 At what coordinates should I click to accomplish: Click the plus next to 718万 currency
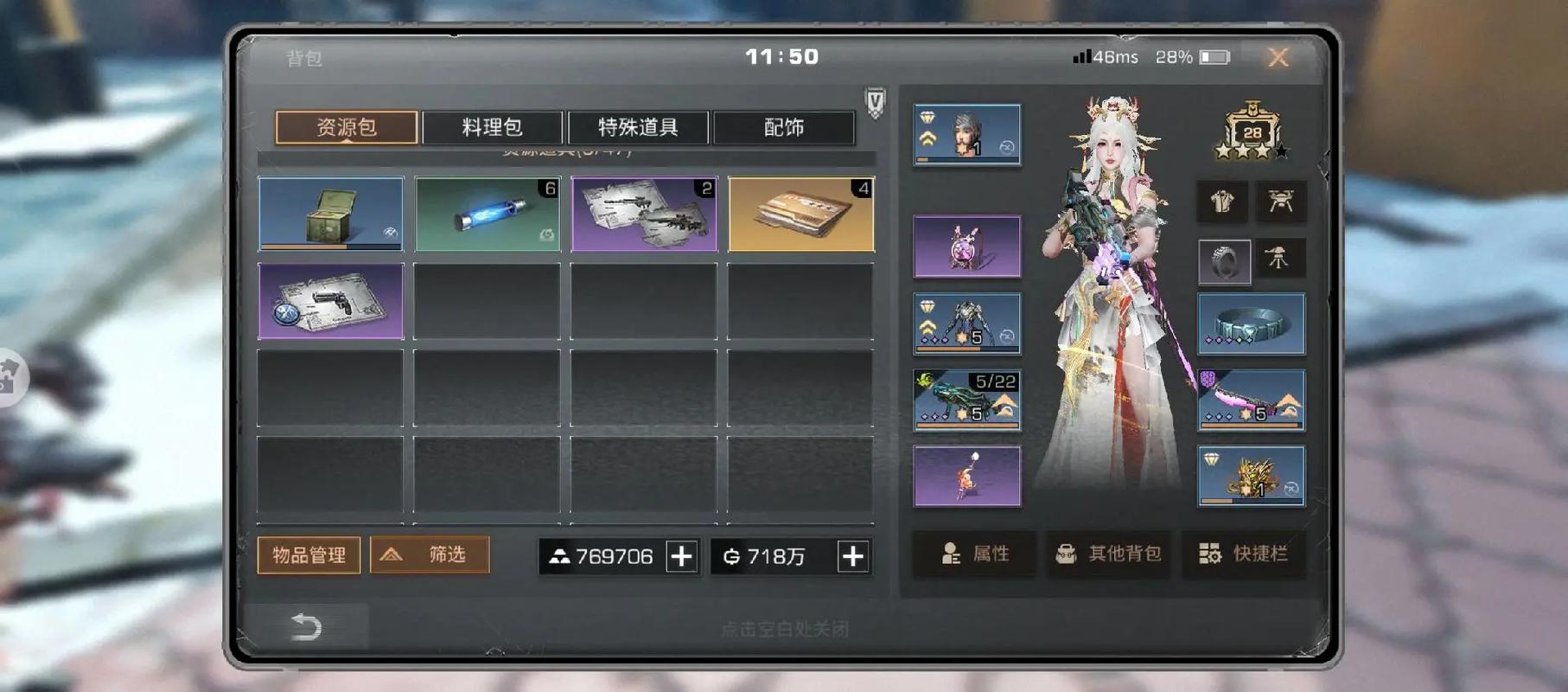pos(852,557)
